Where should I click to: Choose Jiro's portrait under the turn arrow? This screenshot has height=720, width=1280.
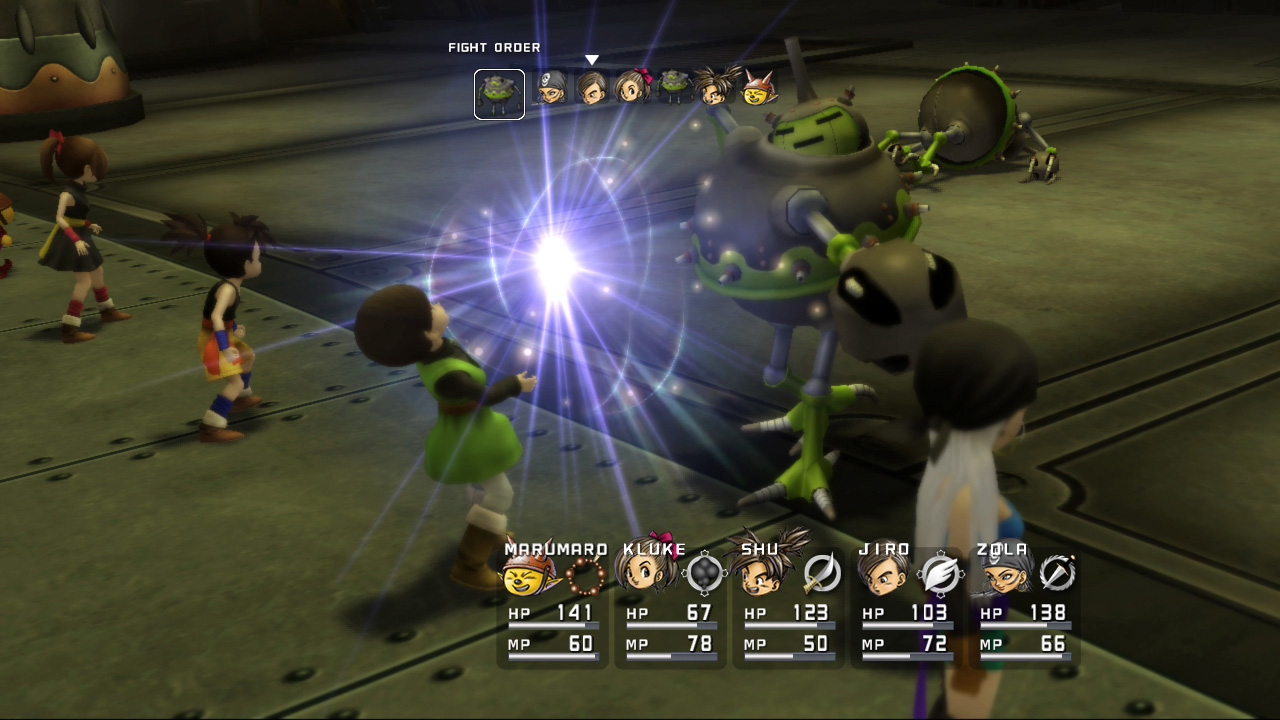click(x=591, y=88)
